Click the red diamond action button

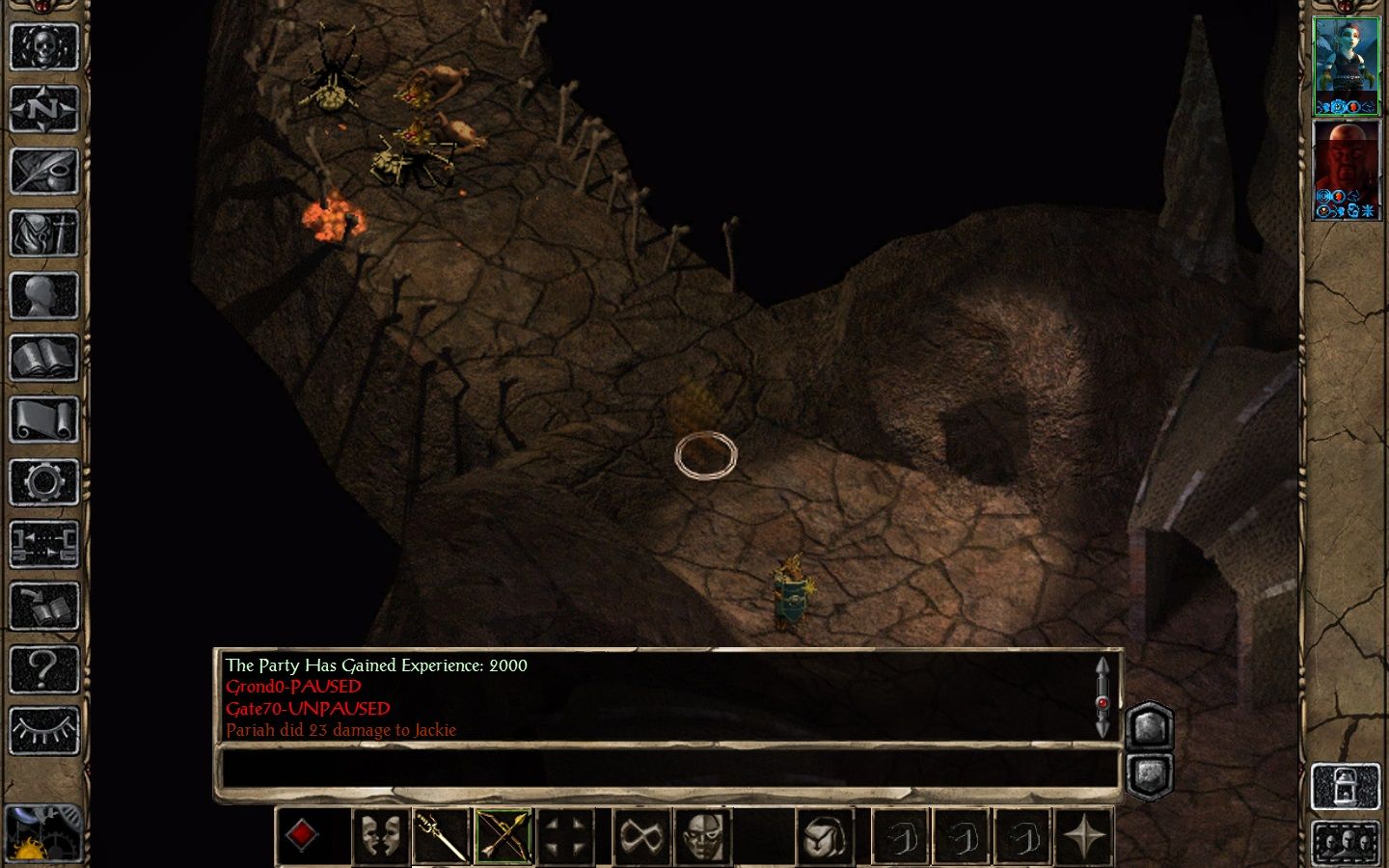click(303, 835)
